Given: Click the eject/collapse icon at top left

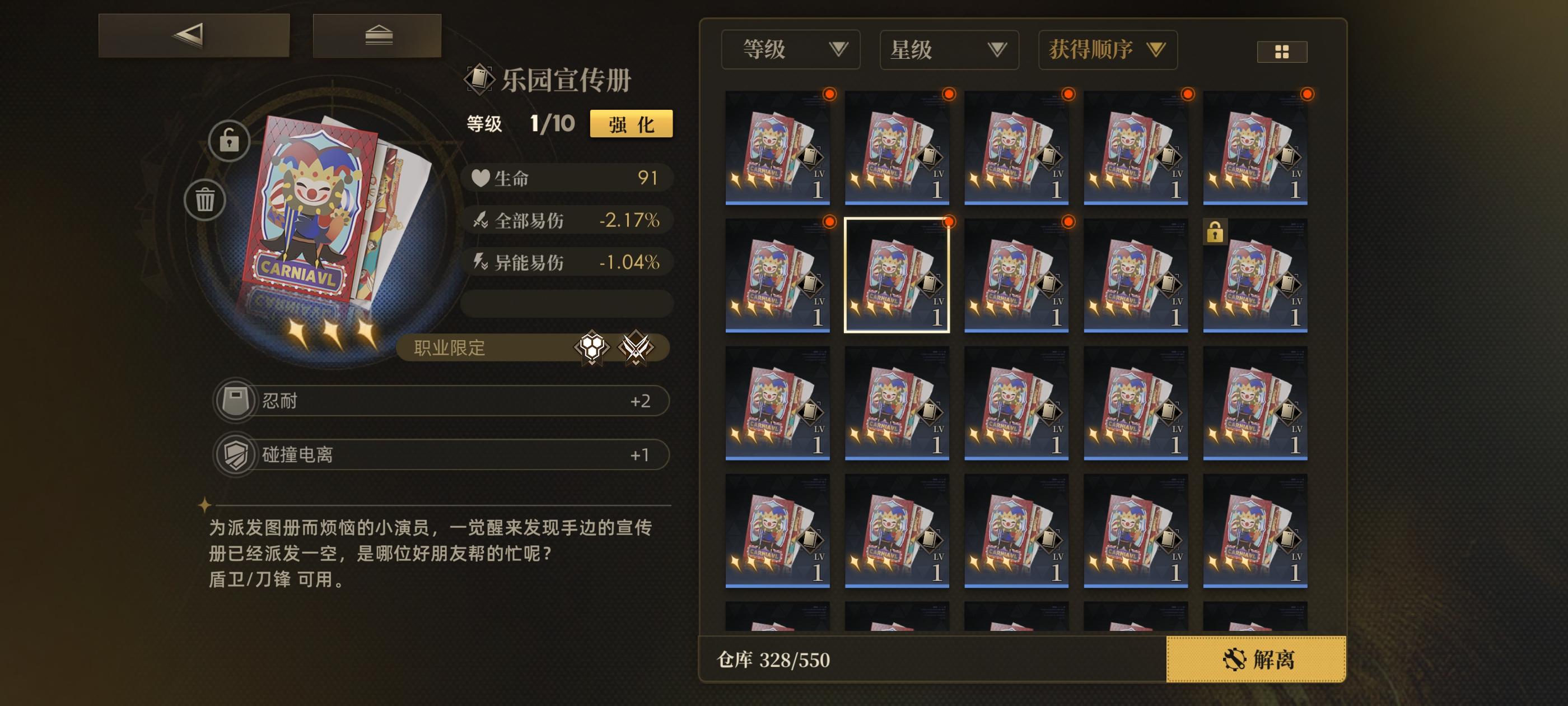Looking at the screenshot, I should [x=377, y=35].
